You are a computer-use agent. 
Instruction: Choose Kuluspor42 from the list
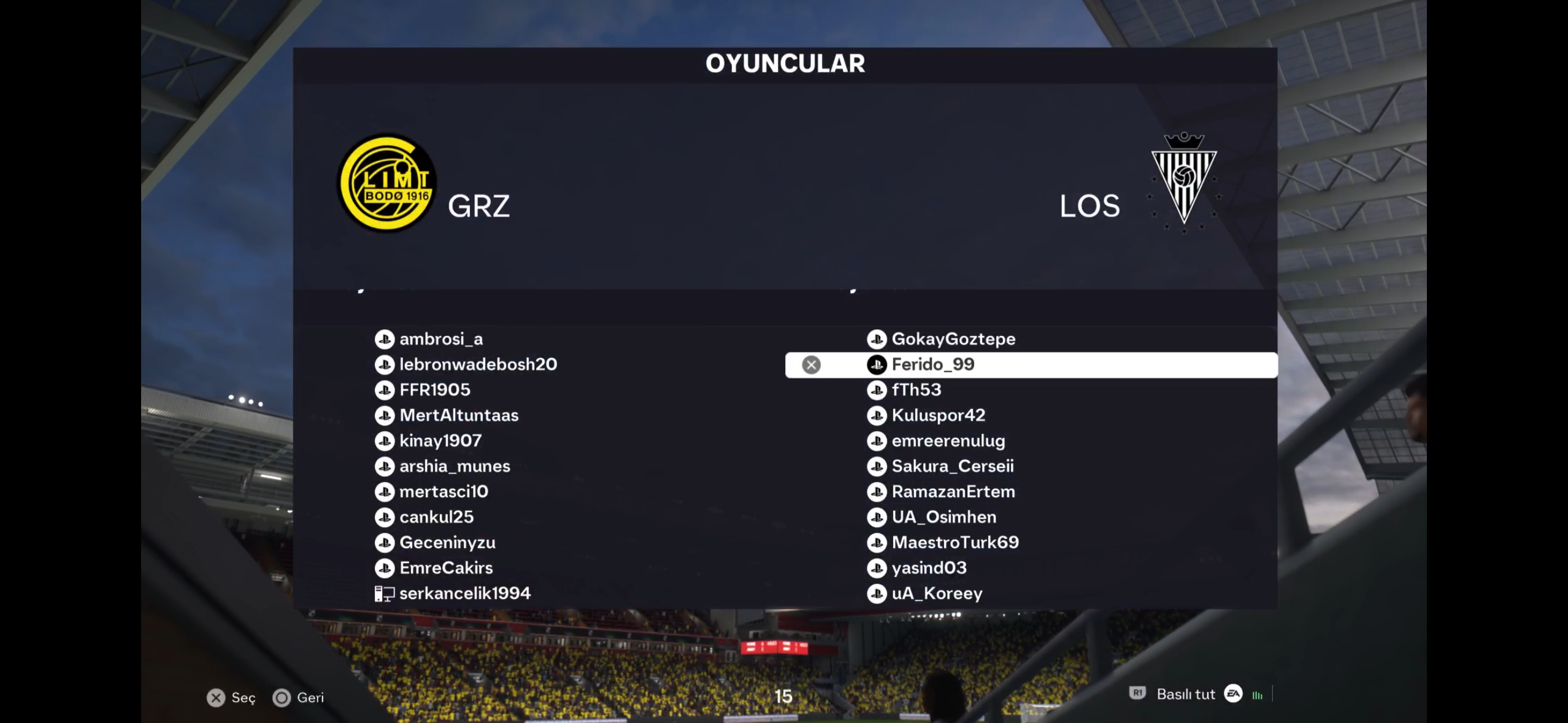pyautogui.click(x=938, y=415)
